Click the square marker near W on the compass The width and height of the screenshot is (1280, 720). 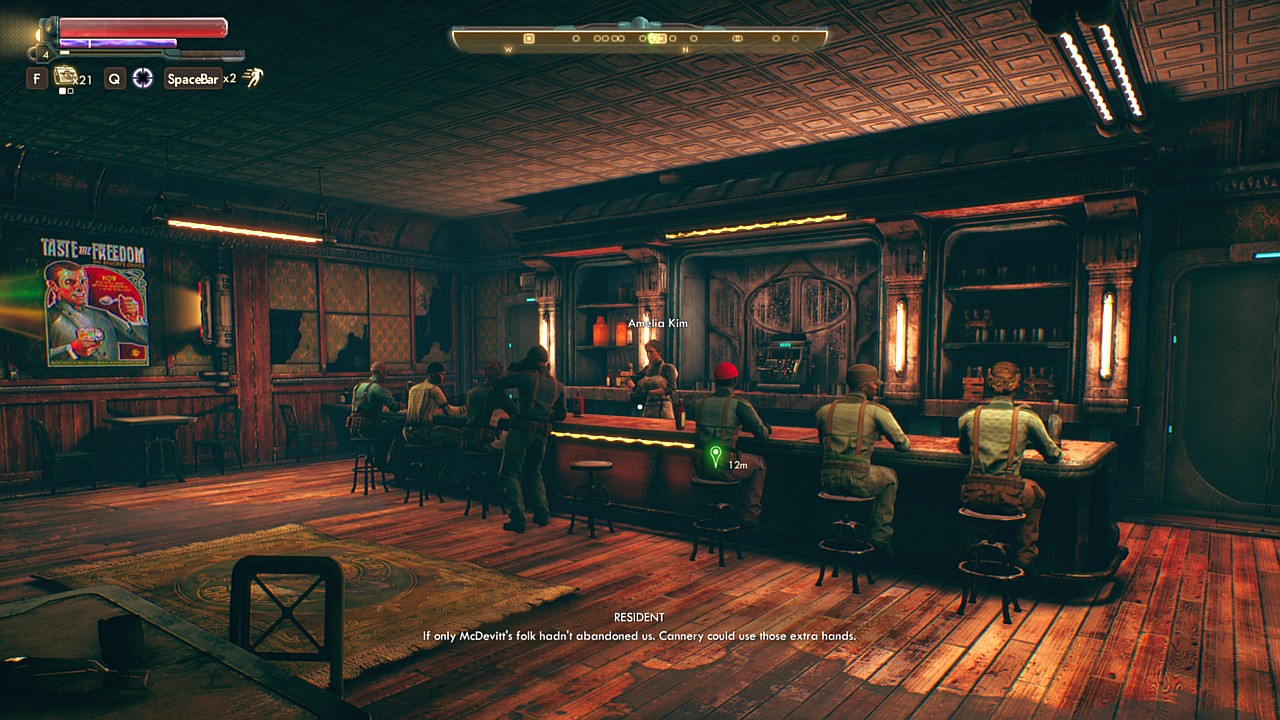[529, 39]
